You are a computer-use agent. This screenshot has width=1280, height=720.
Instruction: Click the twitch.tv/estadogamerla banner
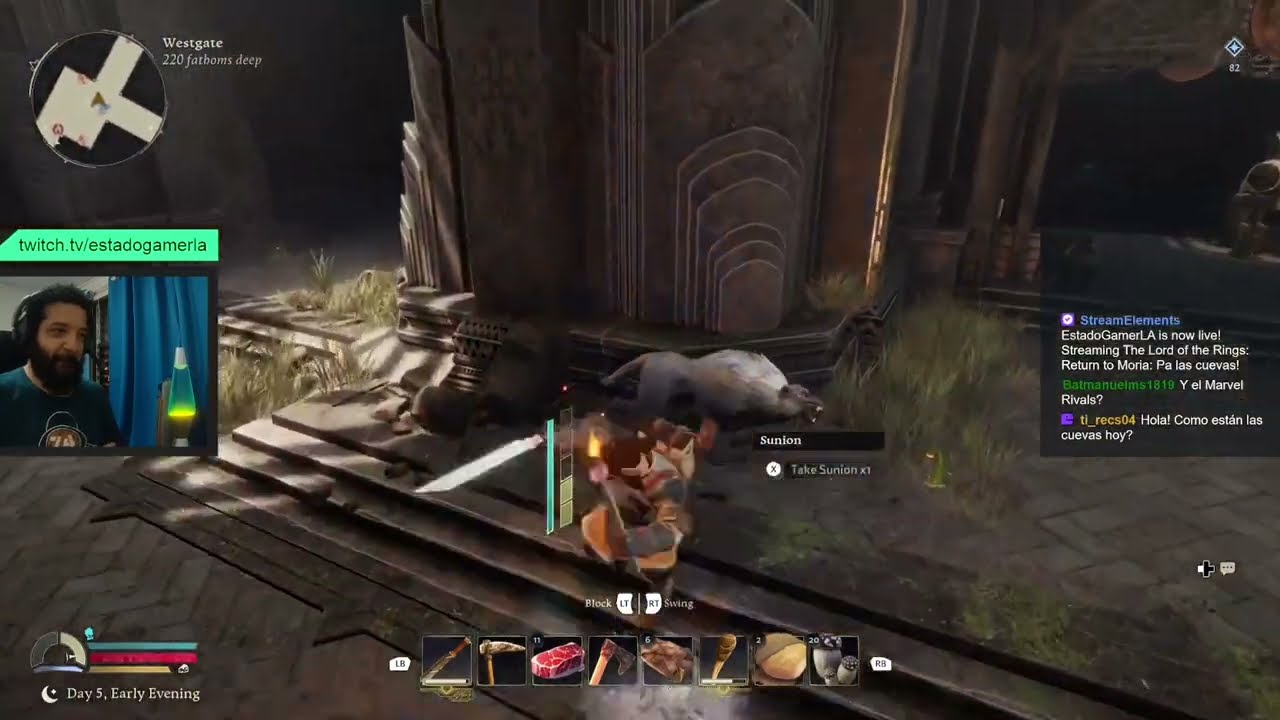[x=112, y=245]
